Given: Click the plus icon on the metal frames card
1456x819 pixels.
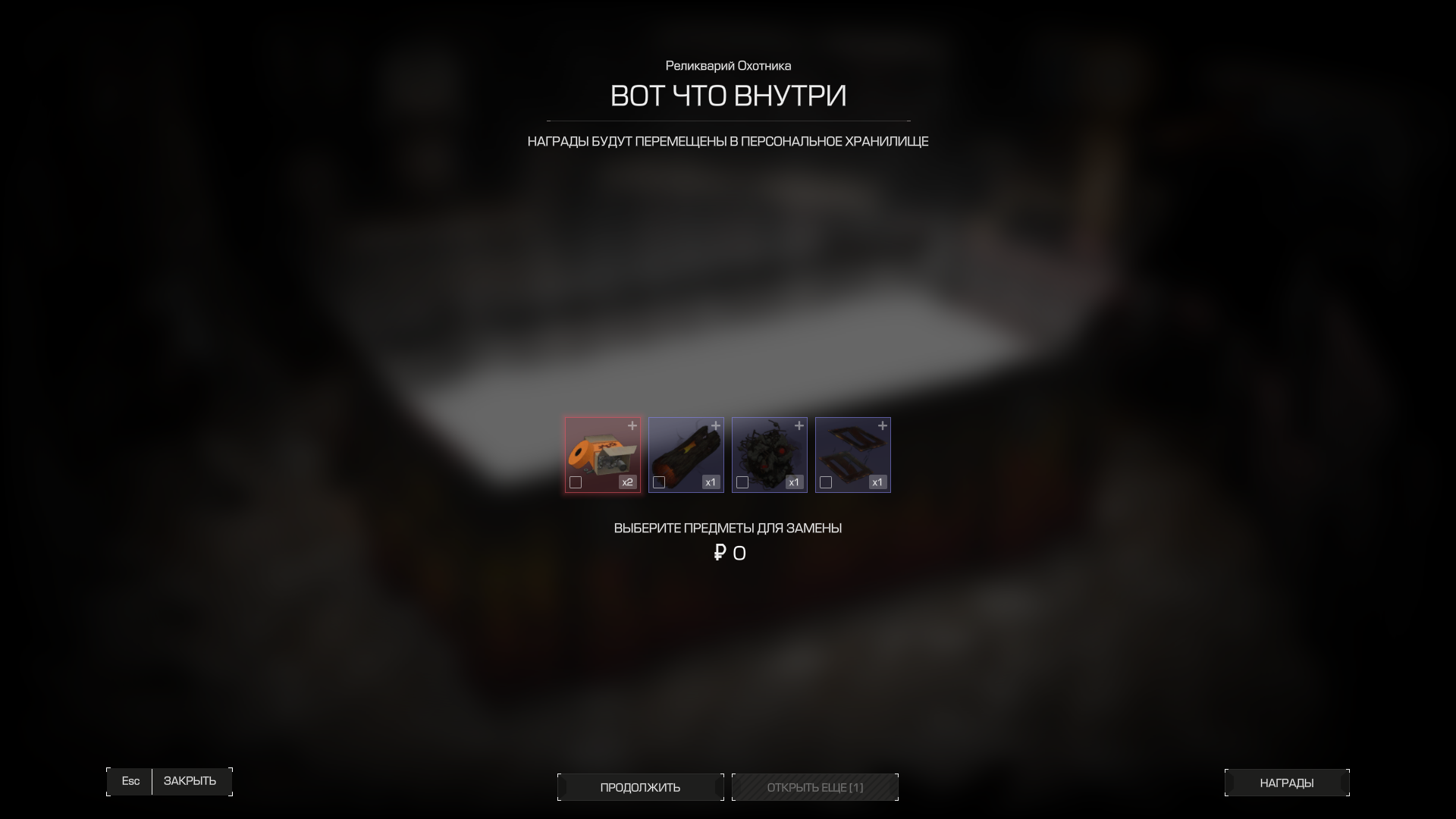Looking at the screenshot, I should pyautogui.click(x=884, y=426).
